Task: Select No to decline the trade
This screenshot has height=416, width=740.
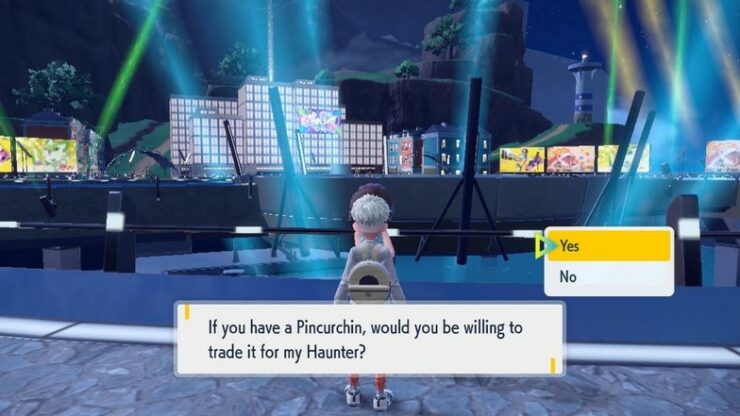Action: point(607,277)
